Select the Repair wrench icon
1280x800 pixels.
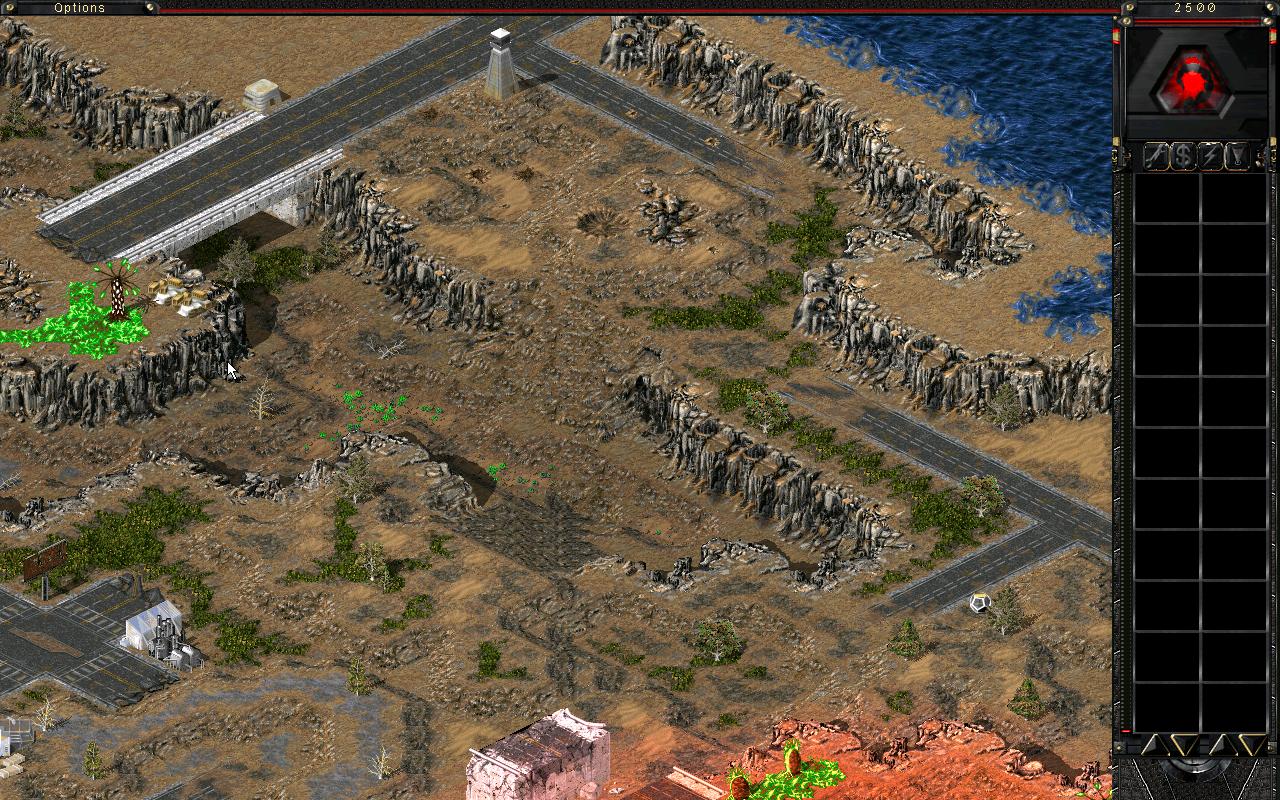click(x=1155, y=155)
